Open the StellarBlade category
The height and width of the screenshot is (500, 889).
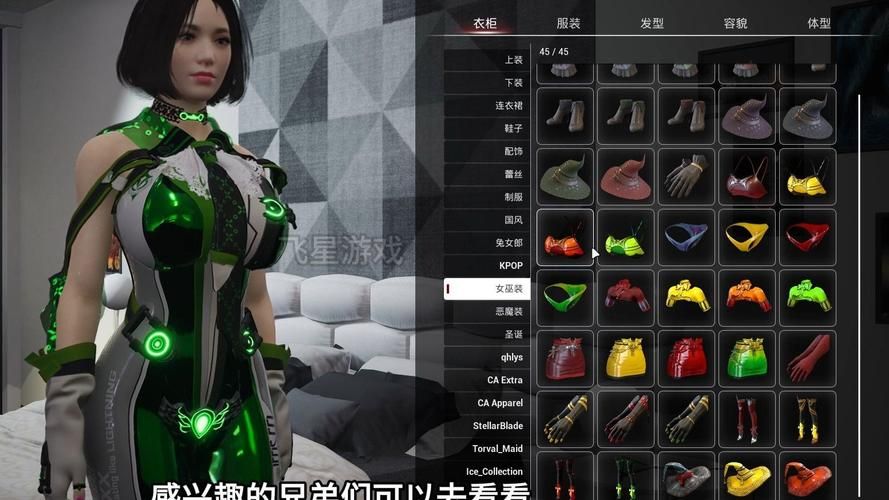pos(498,426)
